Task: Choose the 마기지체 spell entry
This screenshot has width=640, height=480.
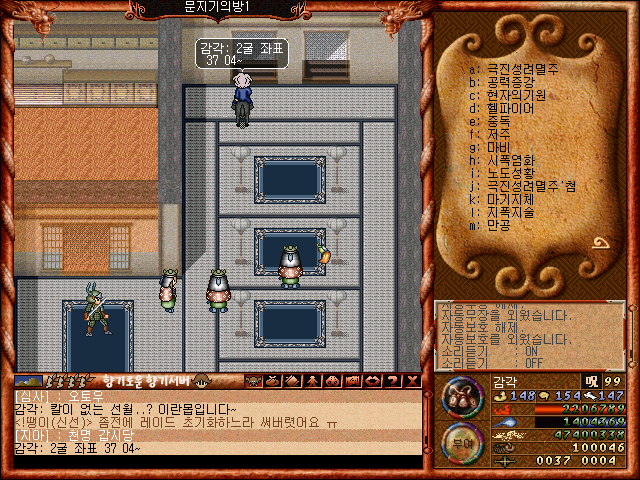Action: click(x=510, y=199)
